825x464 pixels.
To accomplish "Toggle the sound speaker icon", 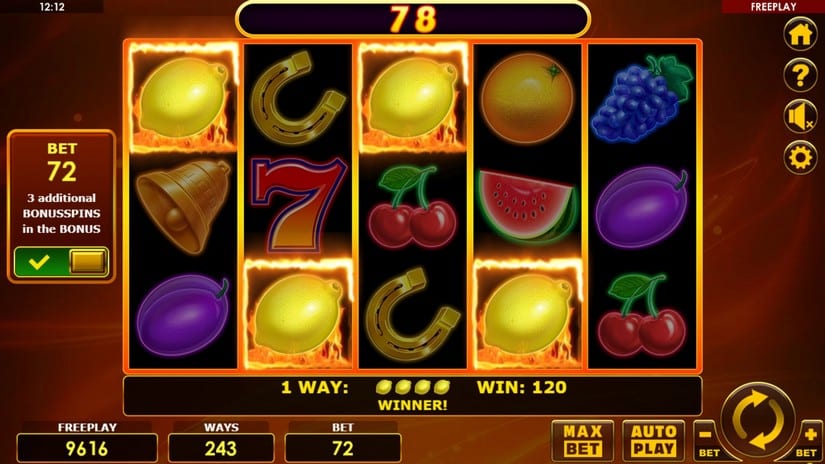I will tap(799, 117).
